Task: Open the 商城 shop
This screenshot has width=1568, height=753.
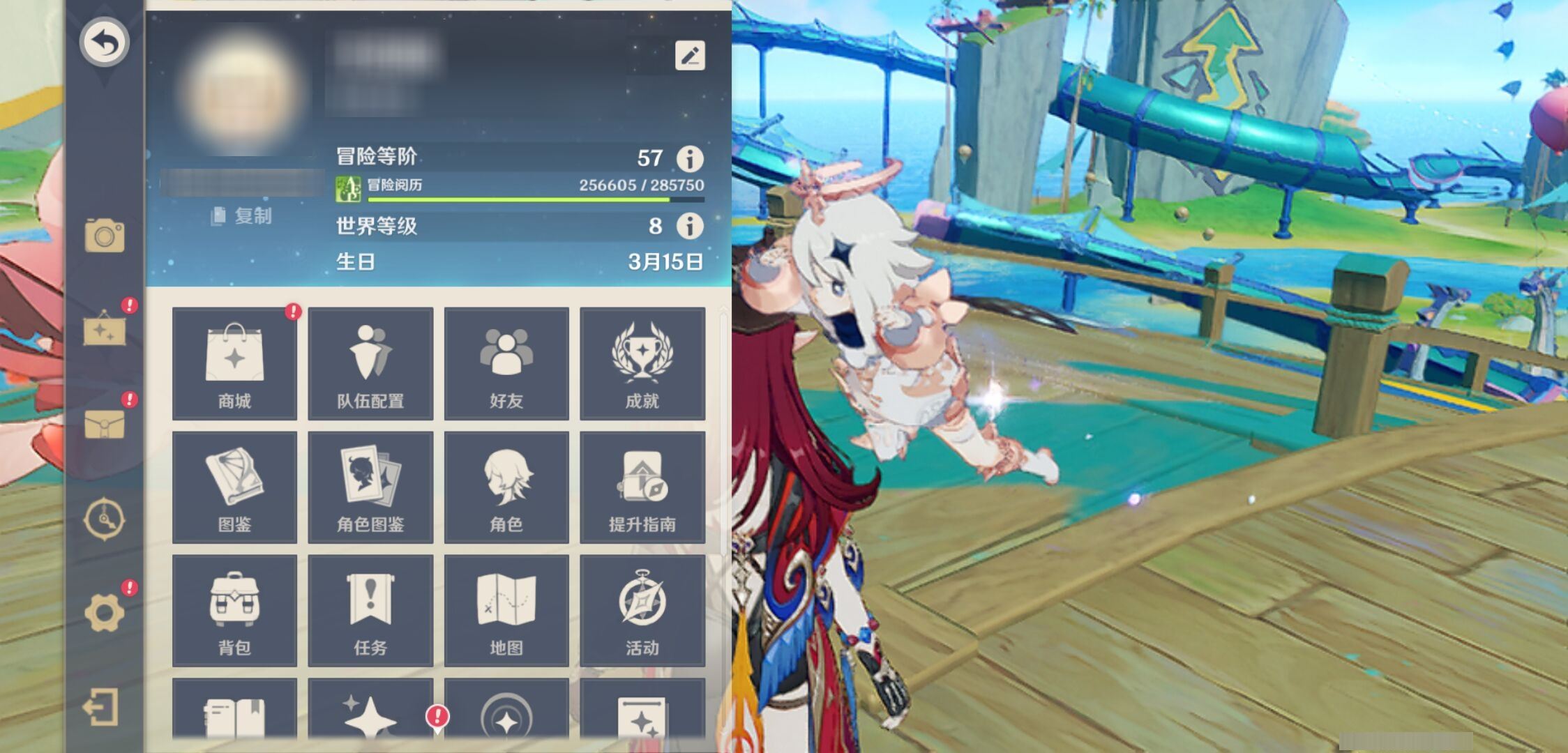Action: [x=234, y=363]
